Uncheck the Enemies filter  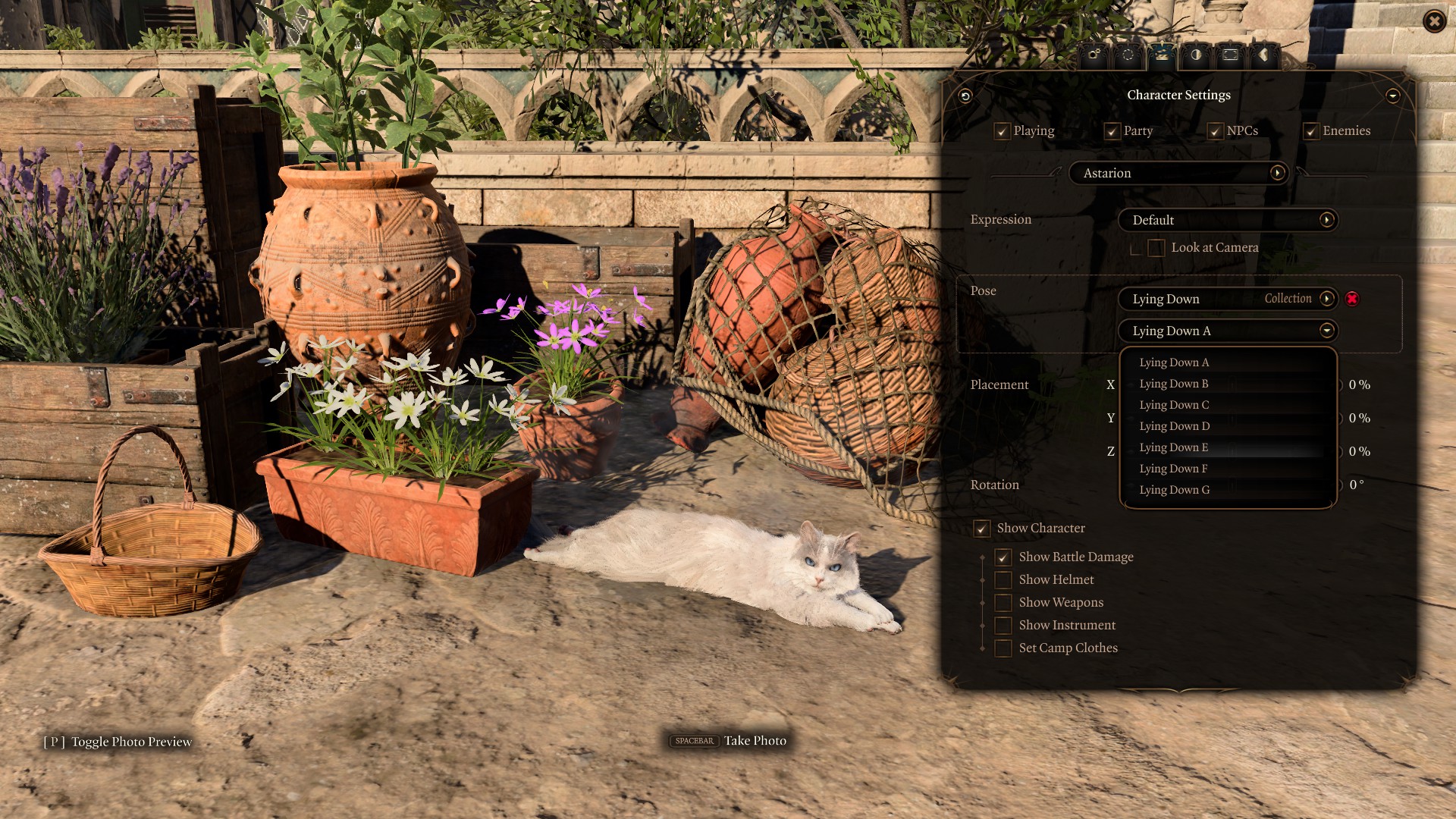point(1311,131)
